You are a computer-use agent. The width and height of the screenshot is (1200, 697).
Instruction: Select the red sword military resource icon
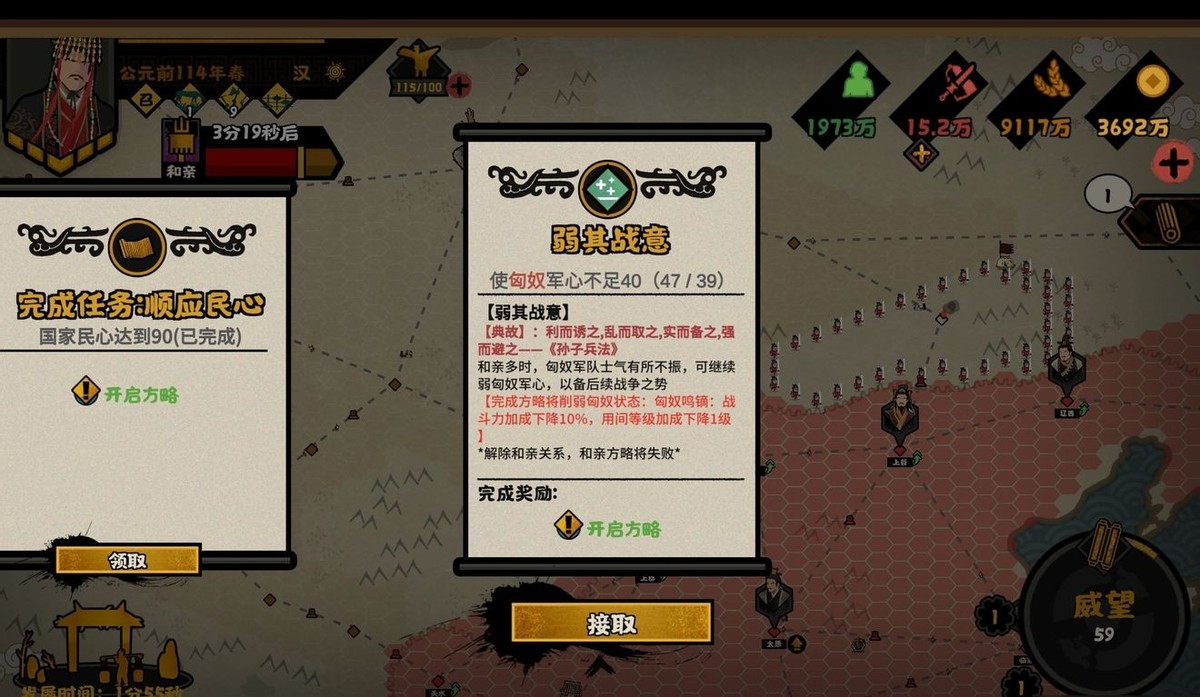[955, 82]
